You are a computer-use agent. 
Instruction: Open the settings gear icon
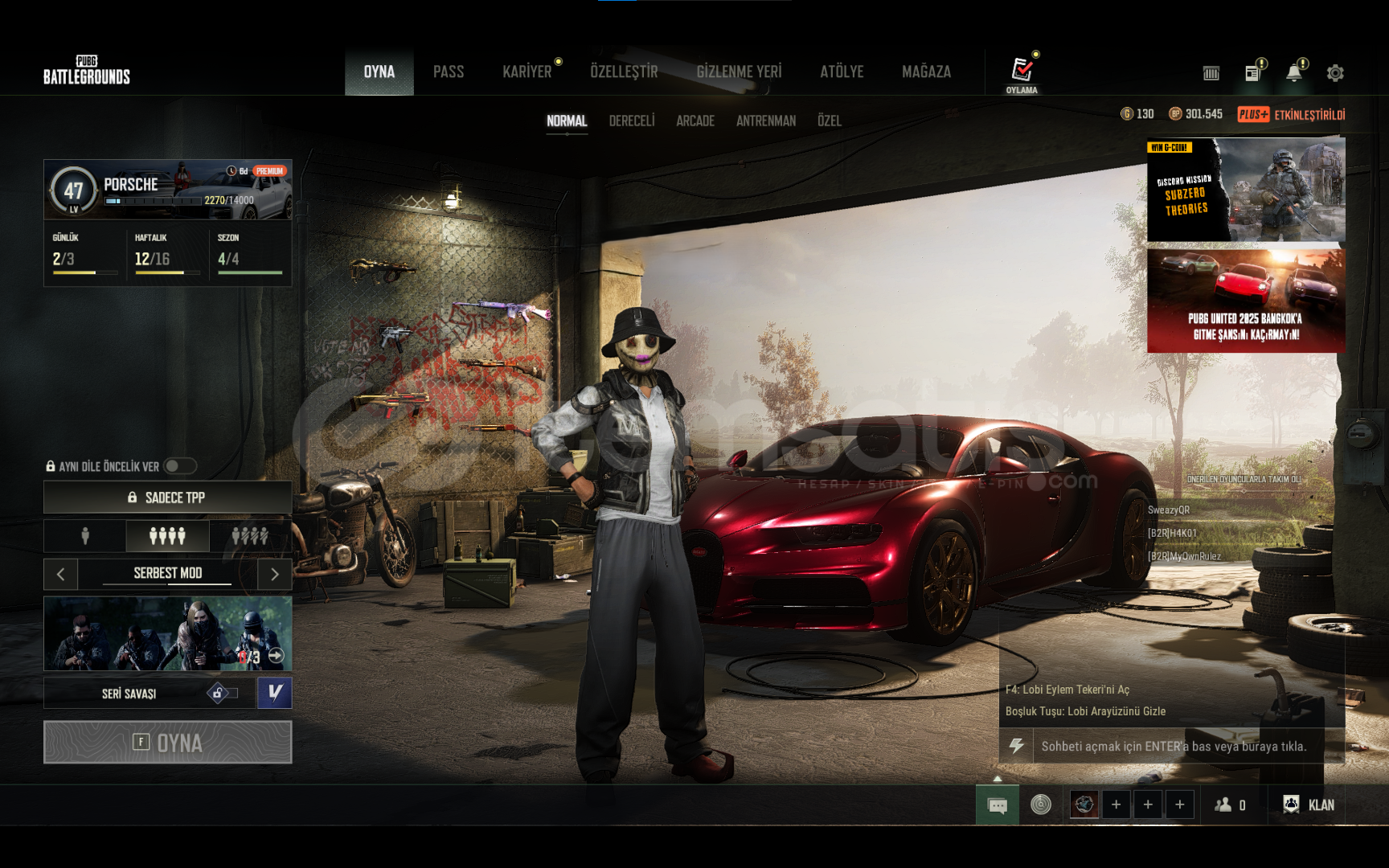[x=1335, y=73]
